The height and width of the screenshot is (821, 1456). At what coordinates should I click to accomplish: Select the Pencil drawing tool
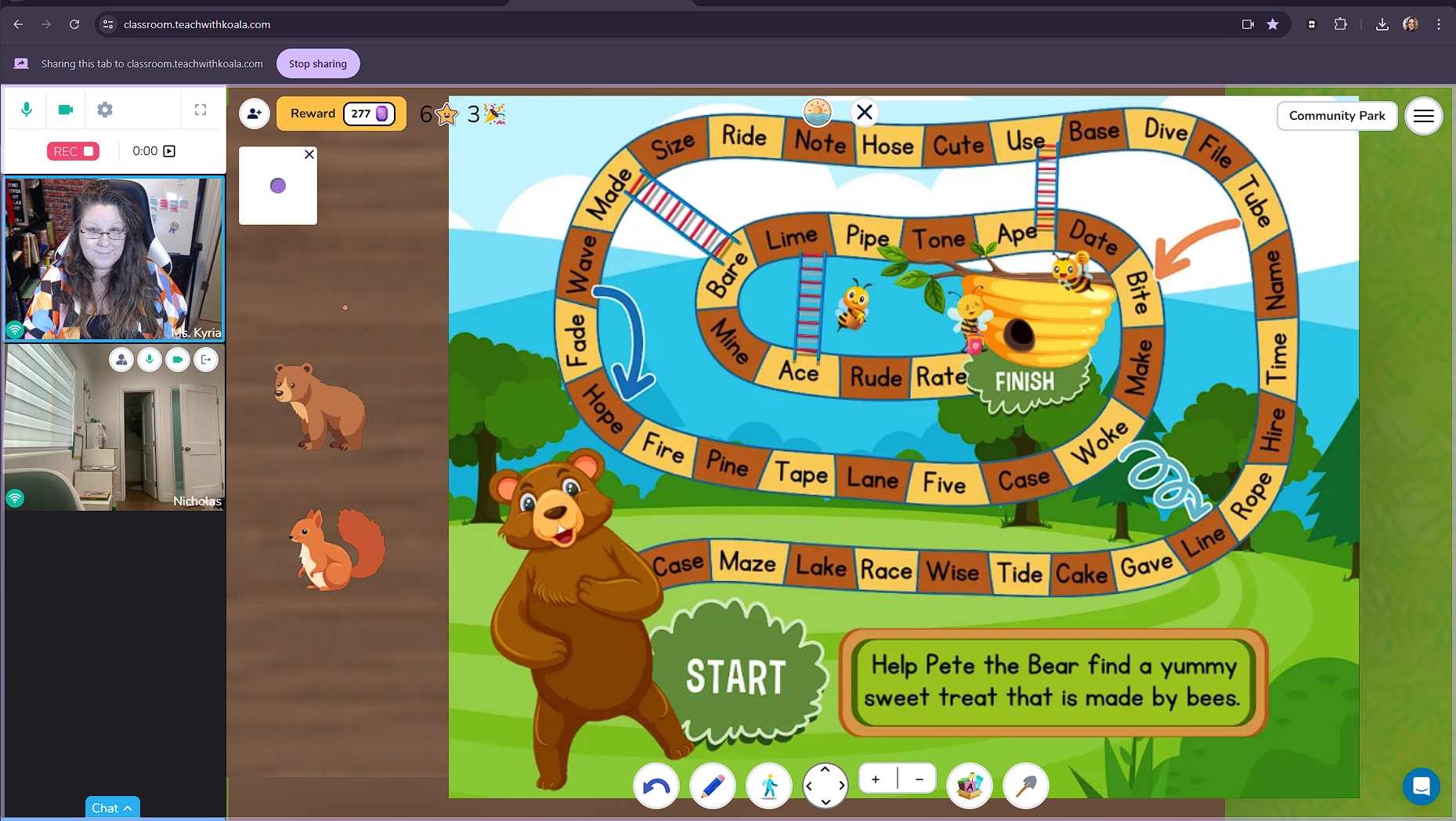pos(712,786)
